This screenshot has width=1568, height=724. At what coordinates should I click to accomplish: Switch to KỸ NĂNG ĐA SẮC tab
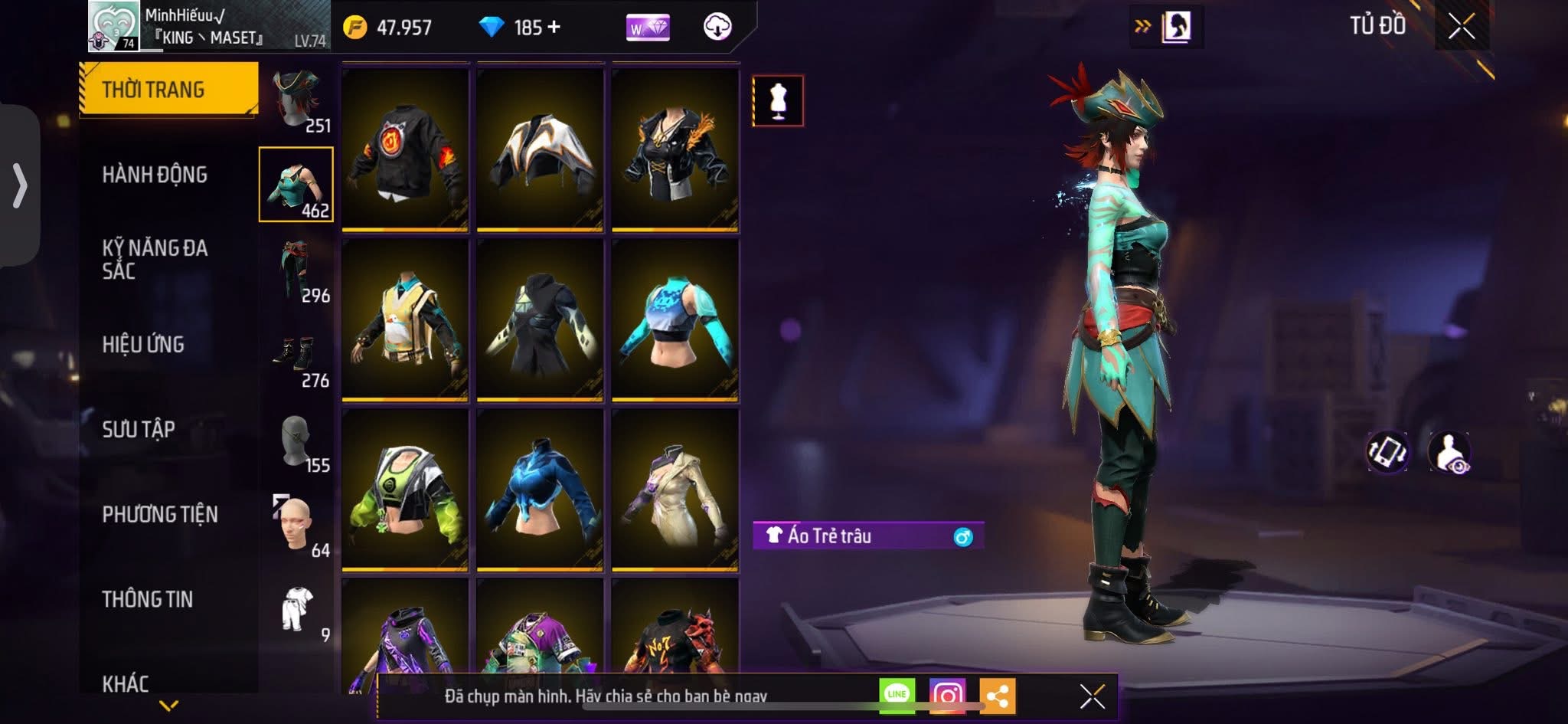click(x=155, y=259)
